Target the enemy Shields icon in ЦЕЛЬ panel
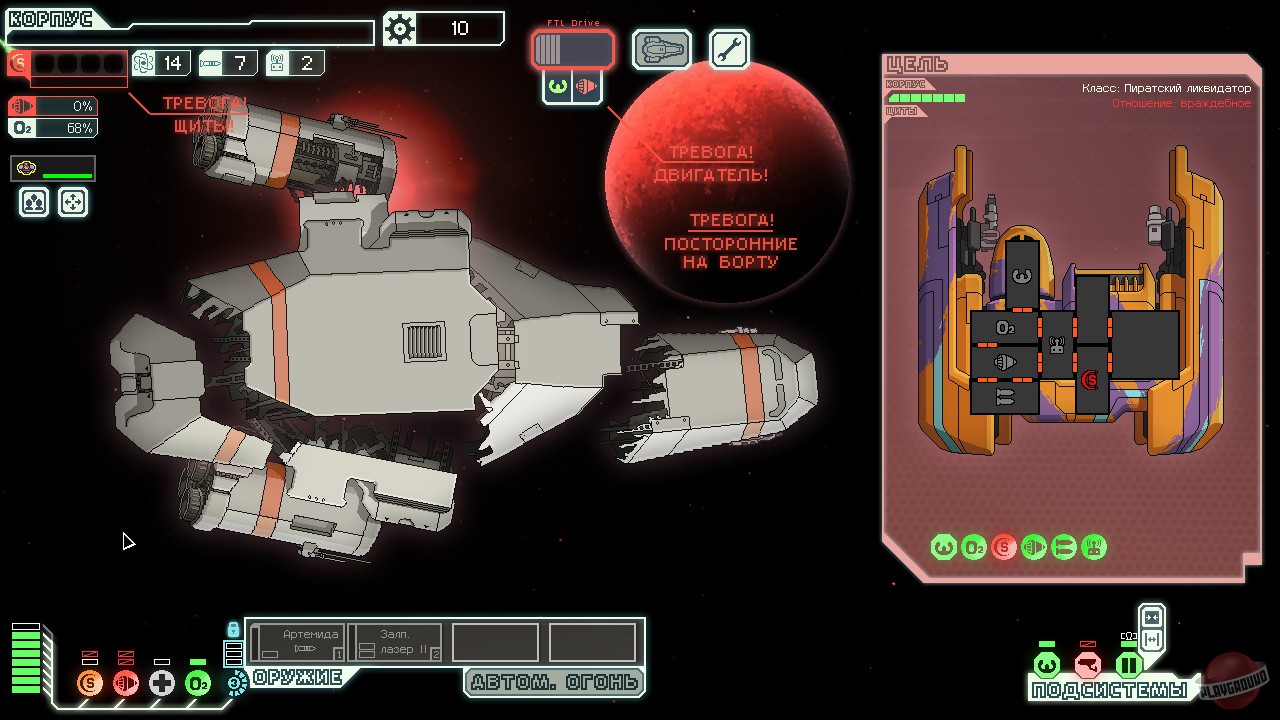The height and width of the screenshot is (720, 1280). [1003, 547]
